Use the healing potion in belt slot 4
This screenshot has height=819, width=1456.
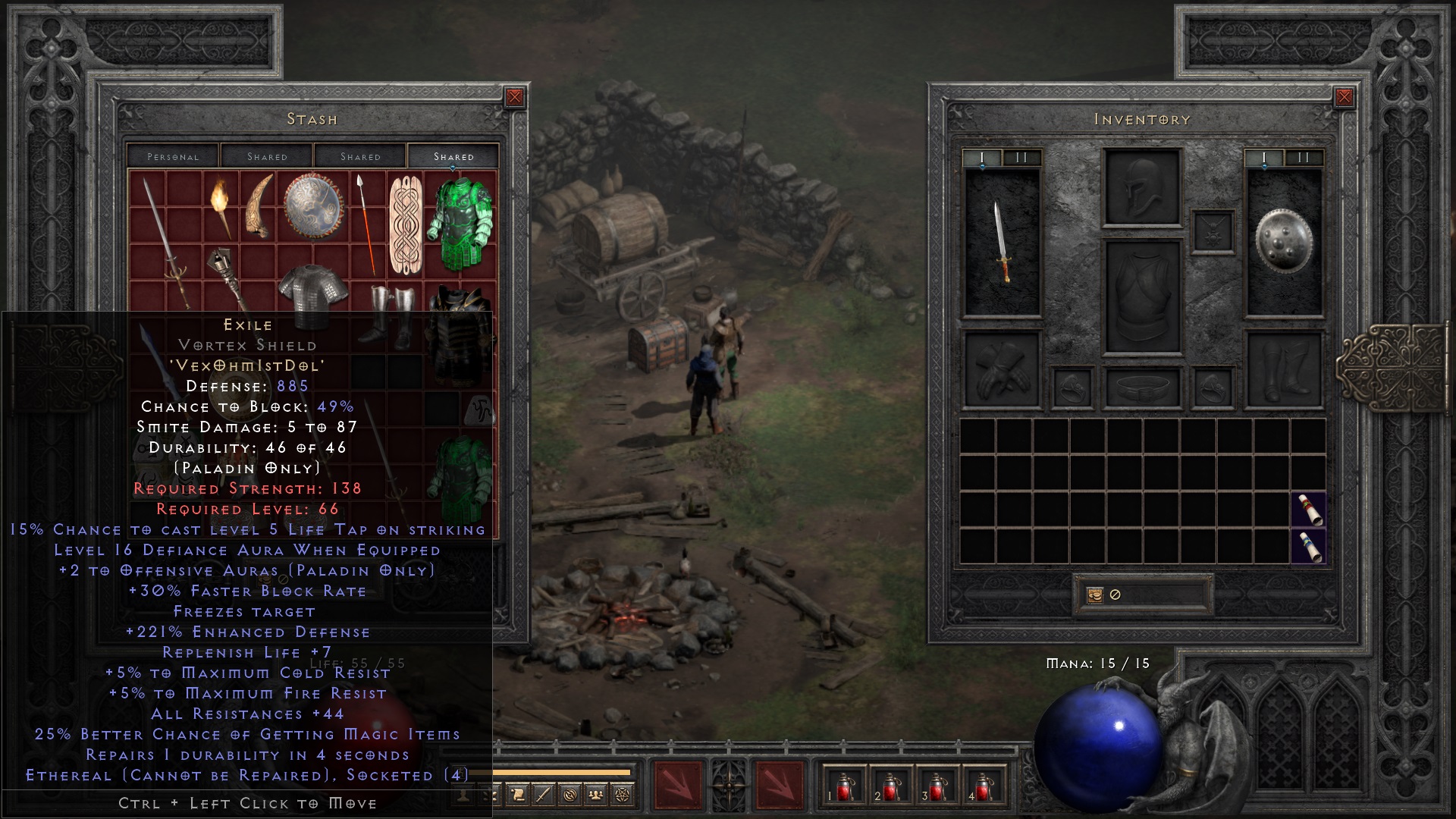click(x=984, y=786)
